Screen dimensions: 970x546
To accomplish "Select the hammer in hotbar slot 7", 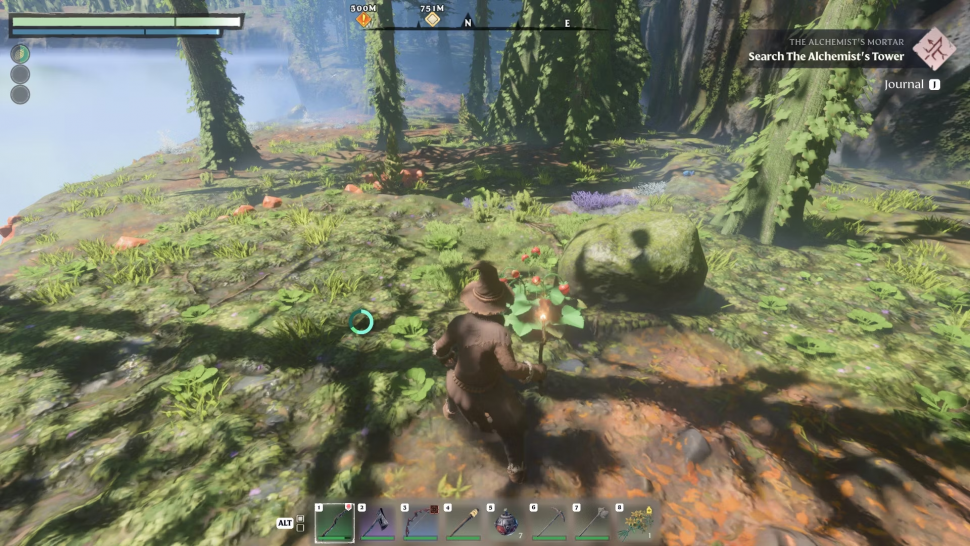I will (x=592, y=522).
